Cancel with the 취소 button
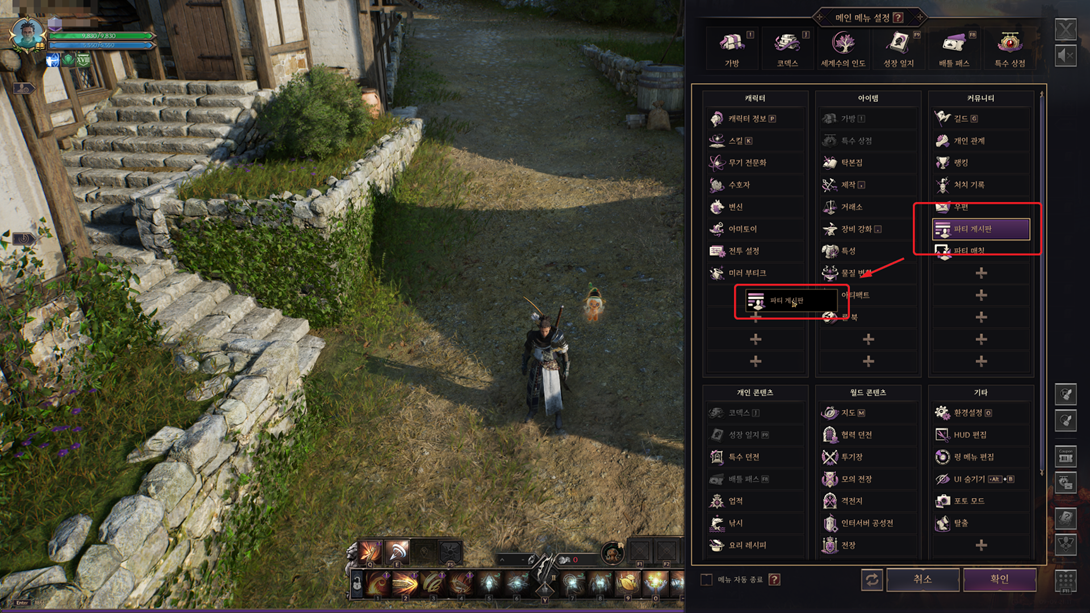The image size is (1090, 613). (x=922, y=579)
